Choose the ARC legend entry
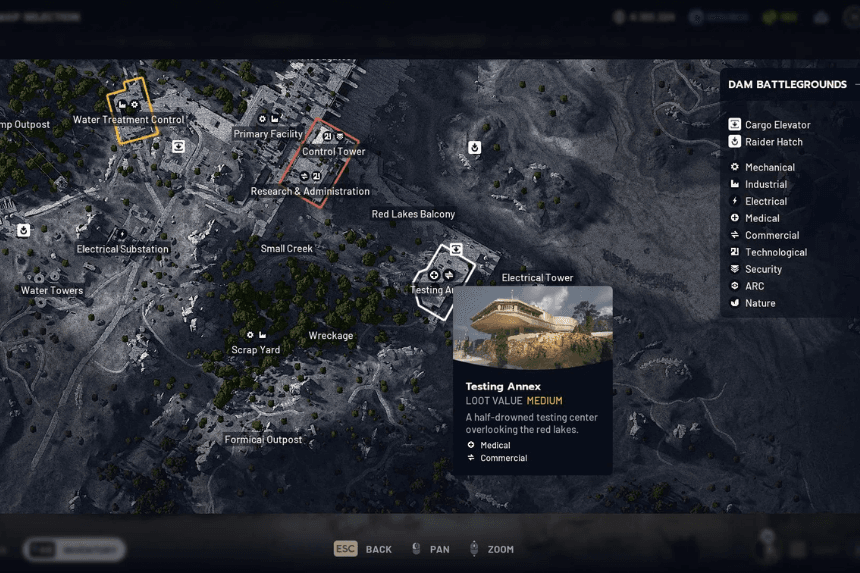This screenshot has height=573, width=860. pyautogui.click(x=754, y=286)
